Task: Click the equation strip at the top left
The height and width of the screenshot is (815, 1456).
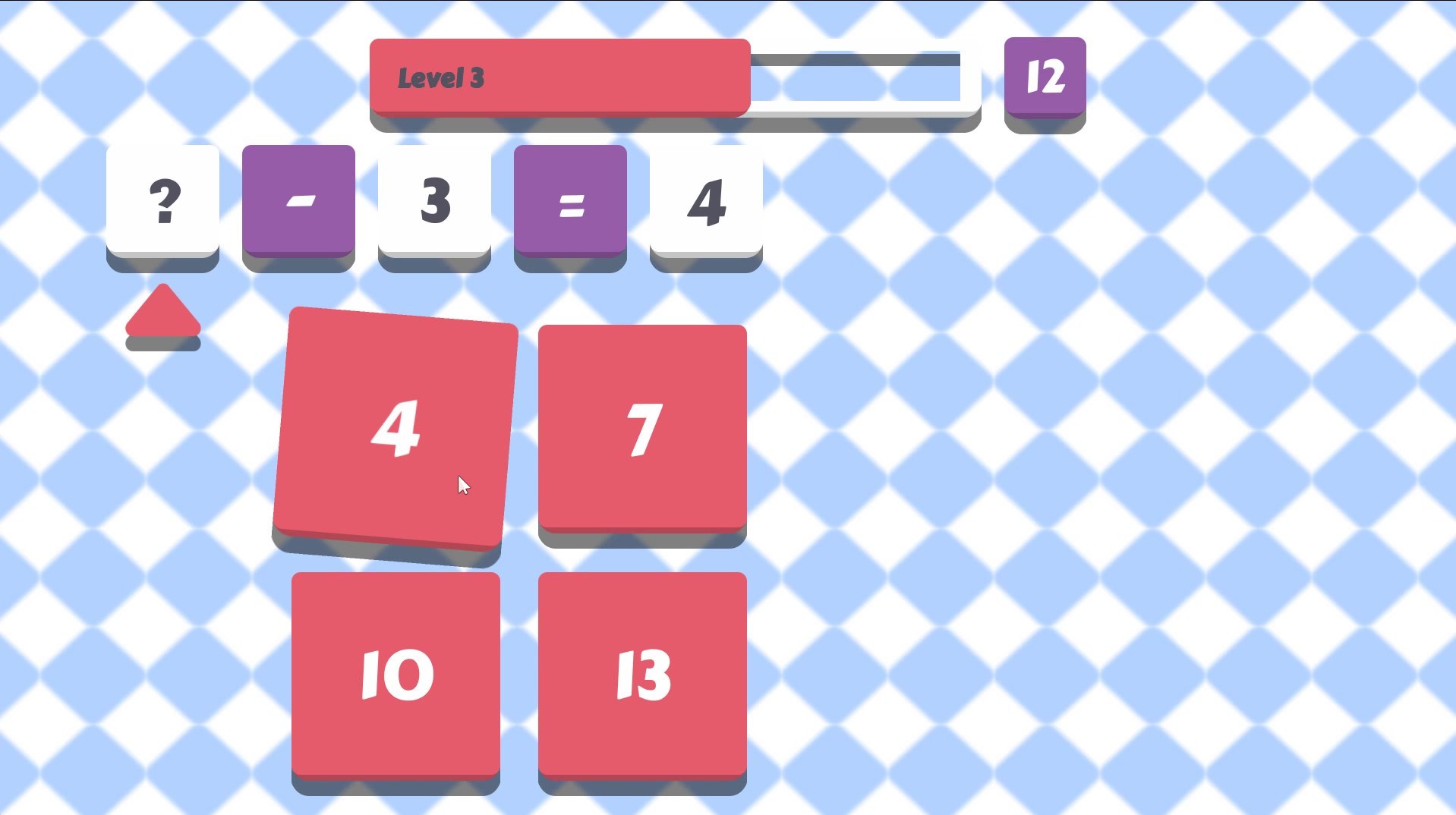Action: click(x=433, y=201)
